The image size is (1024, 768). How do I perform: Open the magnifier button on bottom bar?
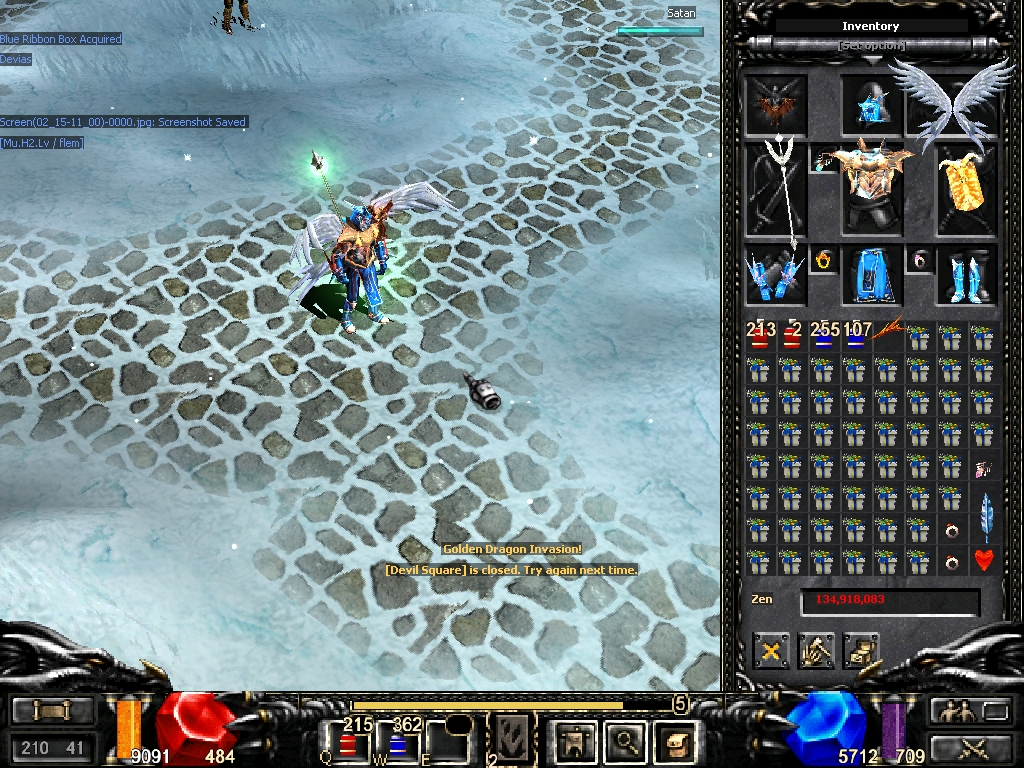tap(627, 742)
